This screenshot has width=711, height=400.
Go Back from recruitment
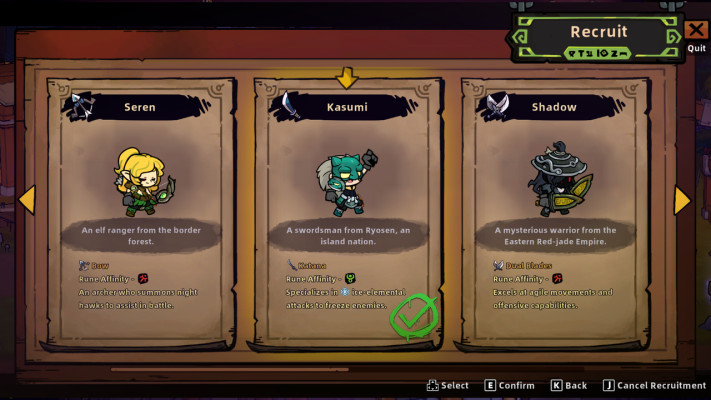[x=568, y=385]
